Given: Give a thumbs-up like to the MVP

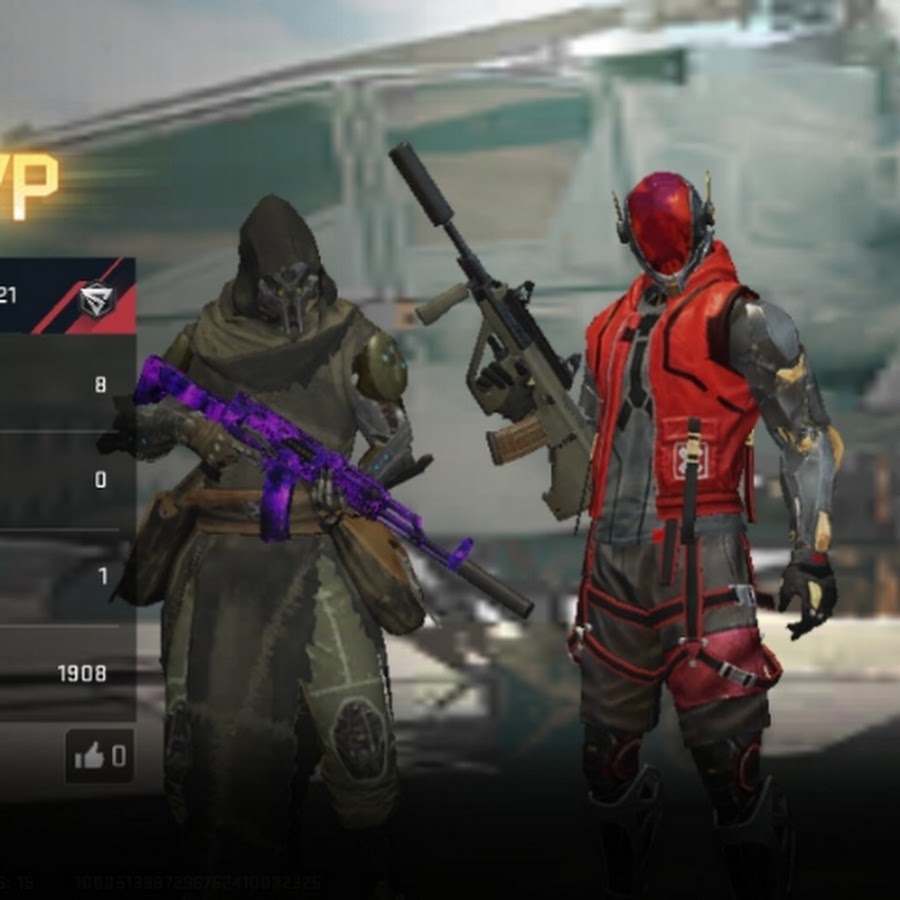Looking at the screenshot, I should pyautogui.click(x=98, y=756).
